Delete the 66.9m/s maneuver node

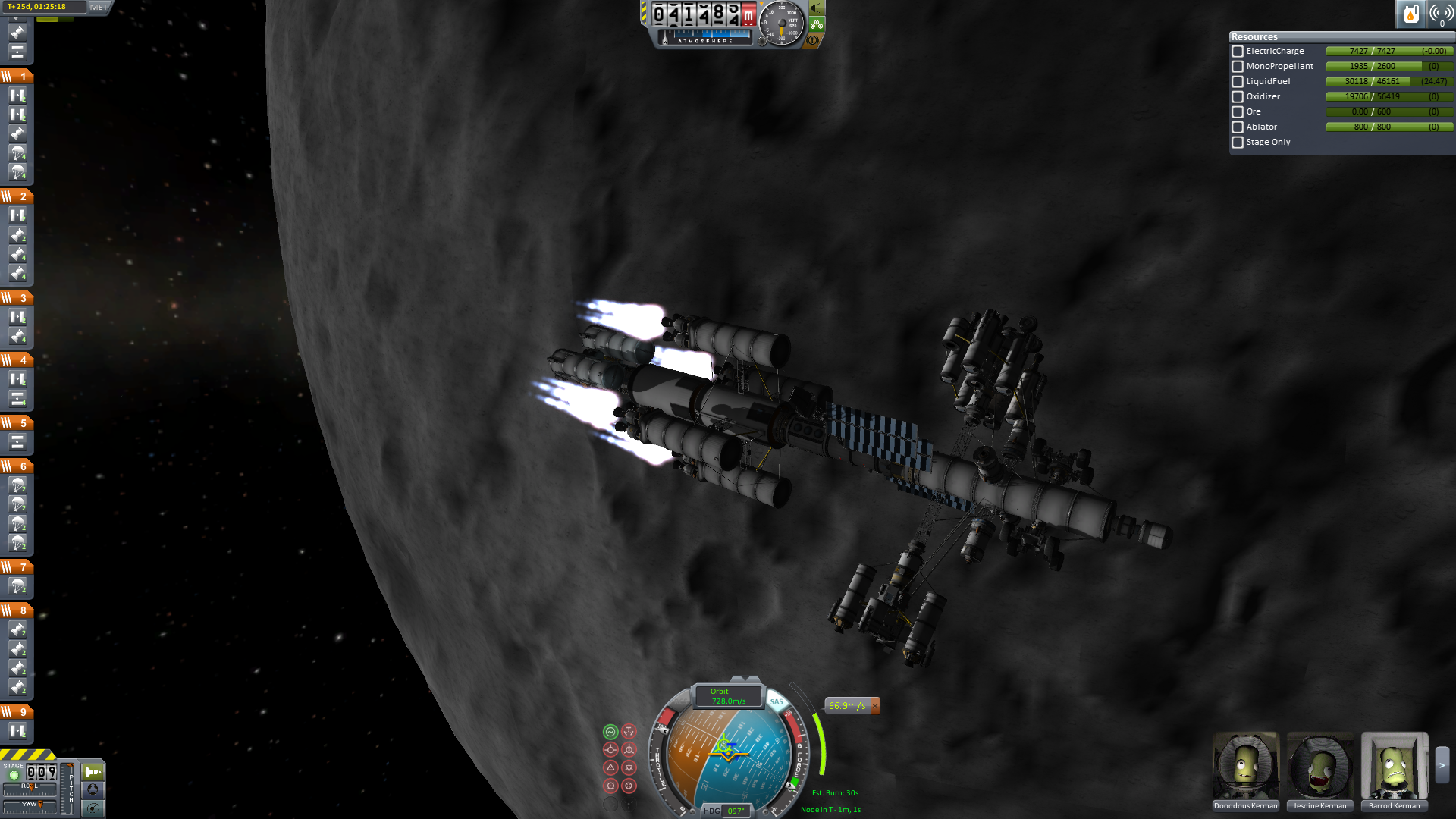coord(875,706)
